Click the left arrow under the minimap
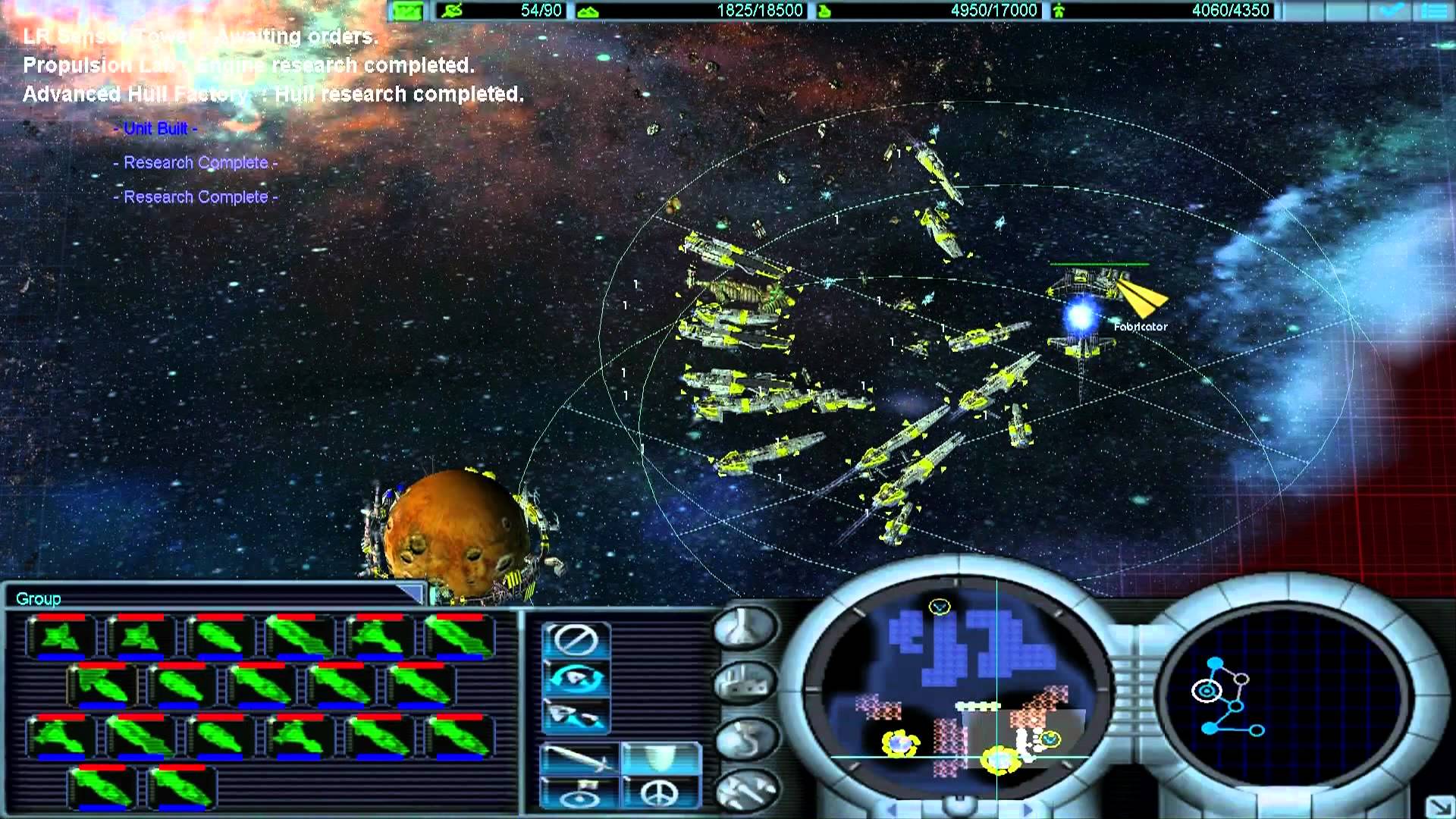 (x=893, y=808)
